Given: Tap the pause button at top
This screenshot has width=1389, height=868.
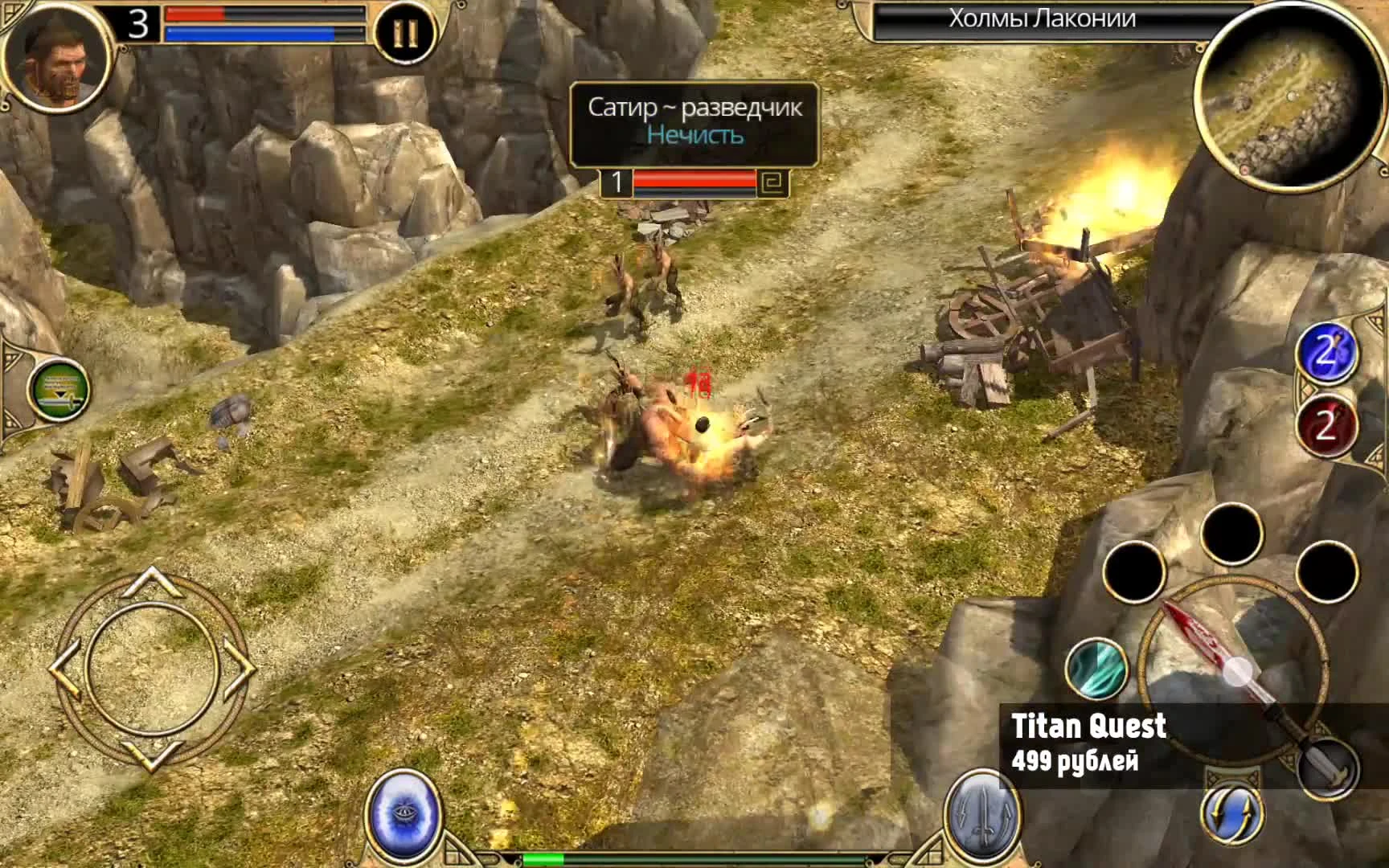Looking at the screenshot, I should click(x=406, y=32).
